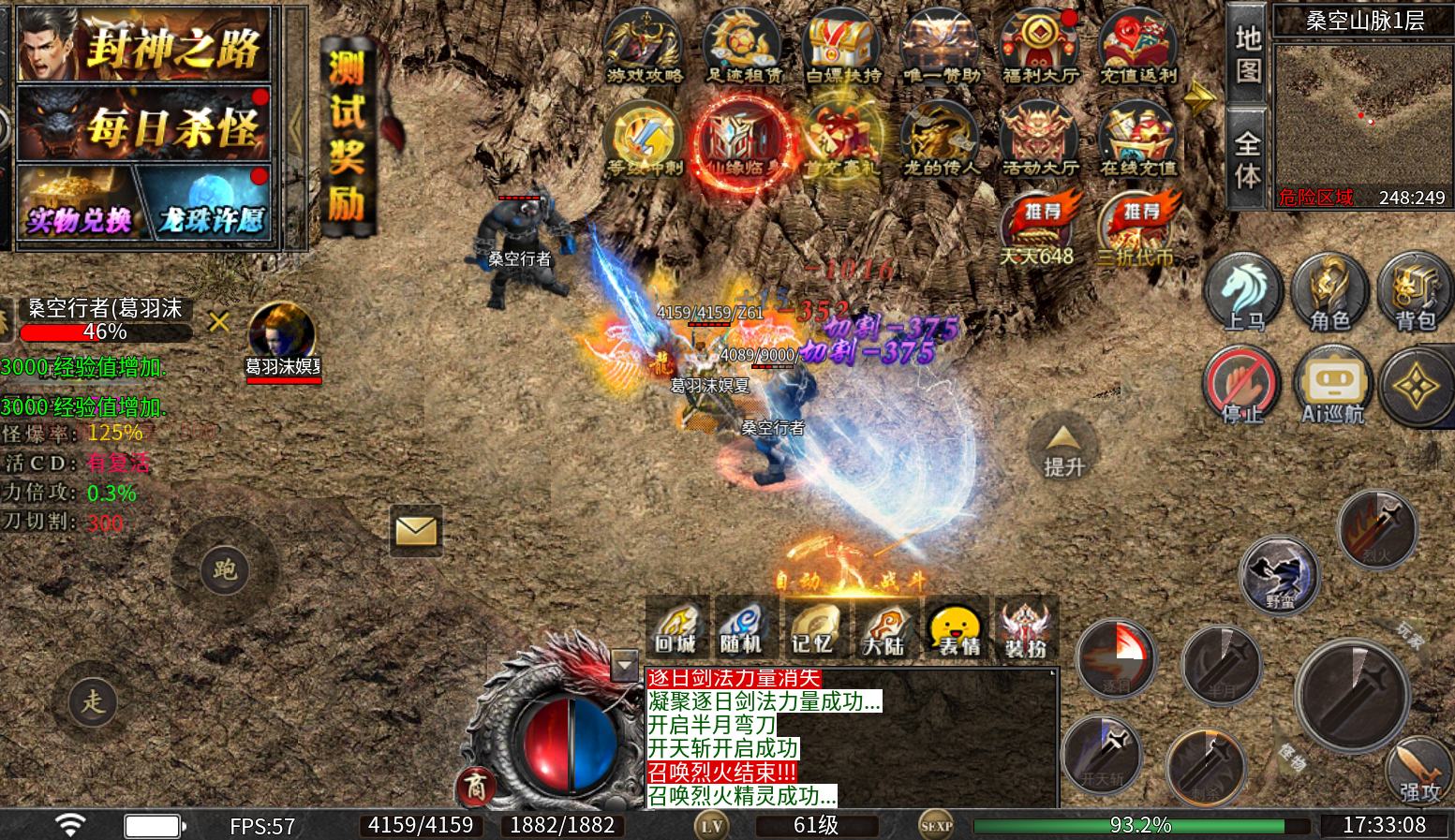Activate the 野蛮 charge skill
This screenshot has height=840, width=1455.
click(1280, 574)
